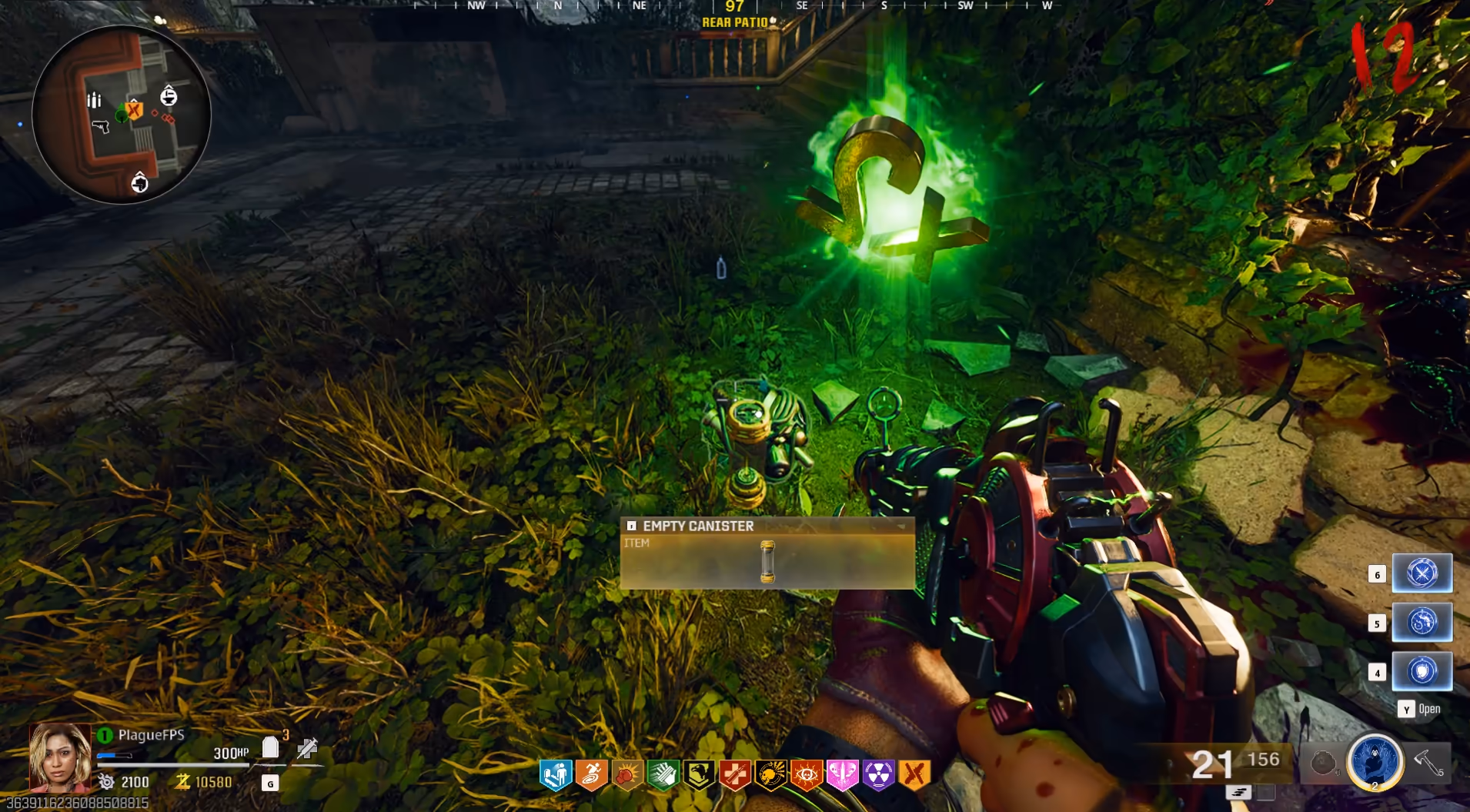Viewport: 1470px width, 812px height.
Task: Click the boxing glove perk icon
Action: tap(627, 775)
